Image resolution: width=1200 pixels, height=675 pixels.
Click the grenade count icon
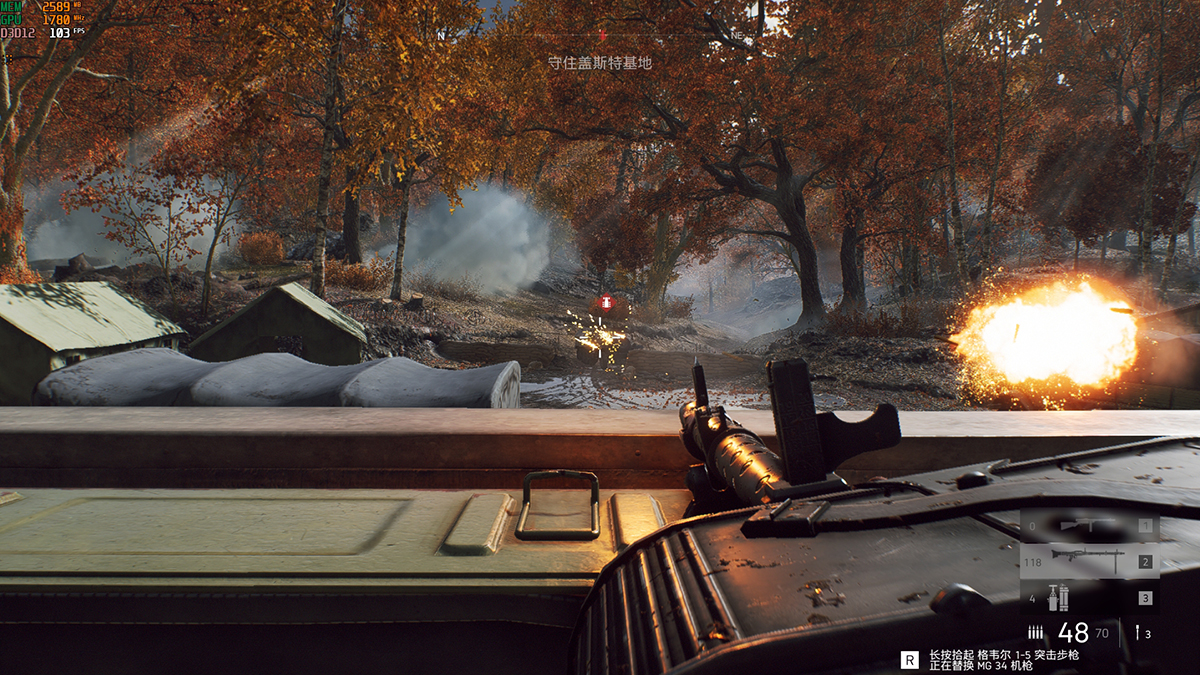click(x=1137, y=632)
